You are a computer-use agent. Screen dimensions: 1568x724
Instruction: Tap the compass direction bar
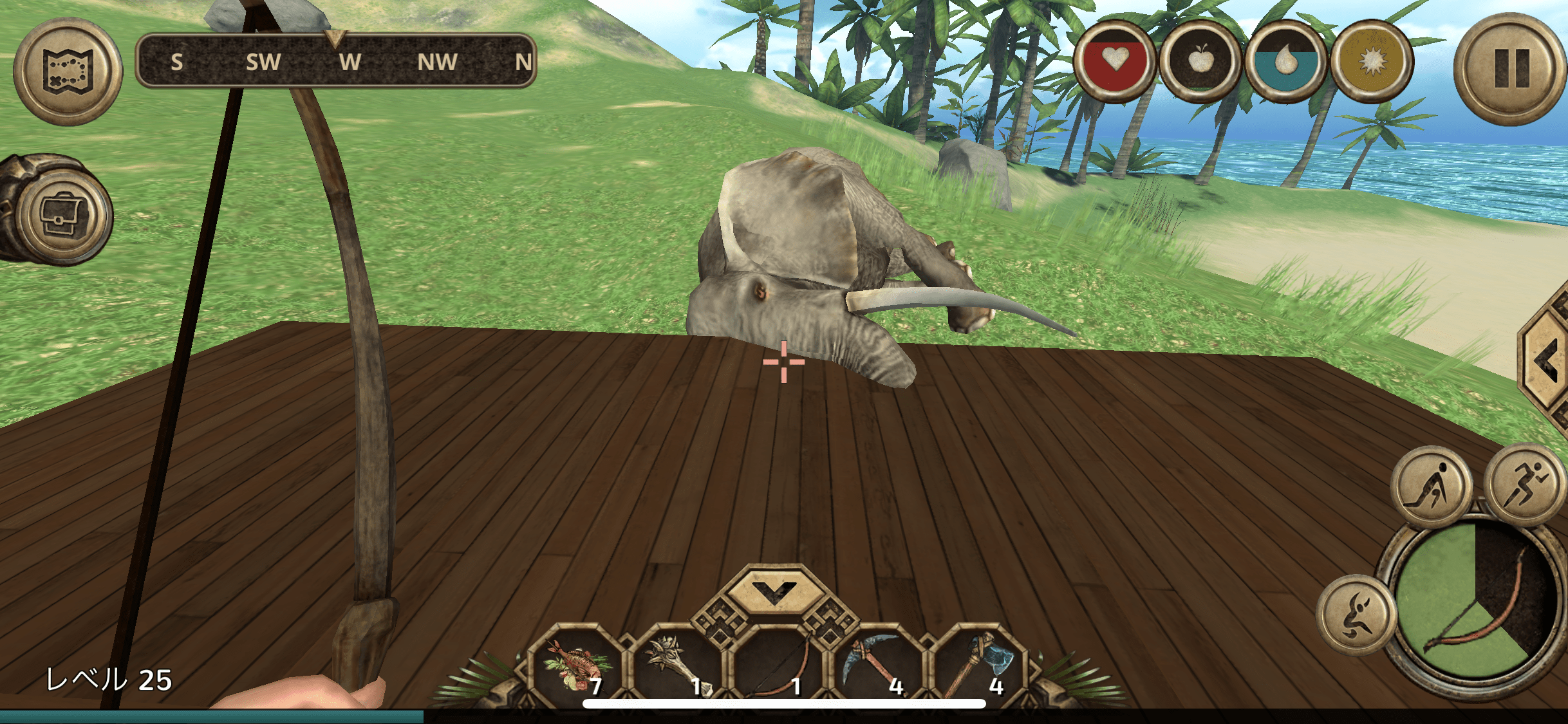[336, 62]
